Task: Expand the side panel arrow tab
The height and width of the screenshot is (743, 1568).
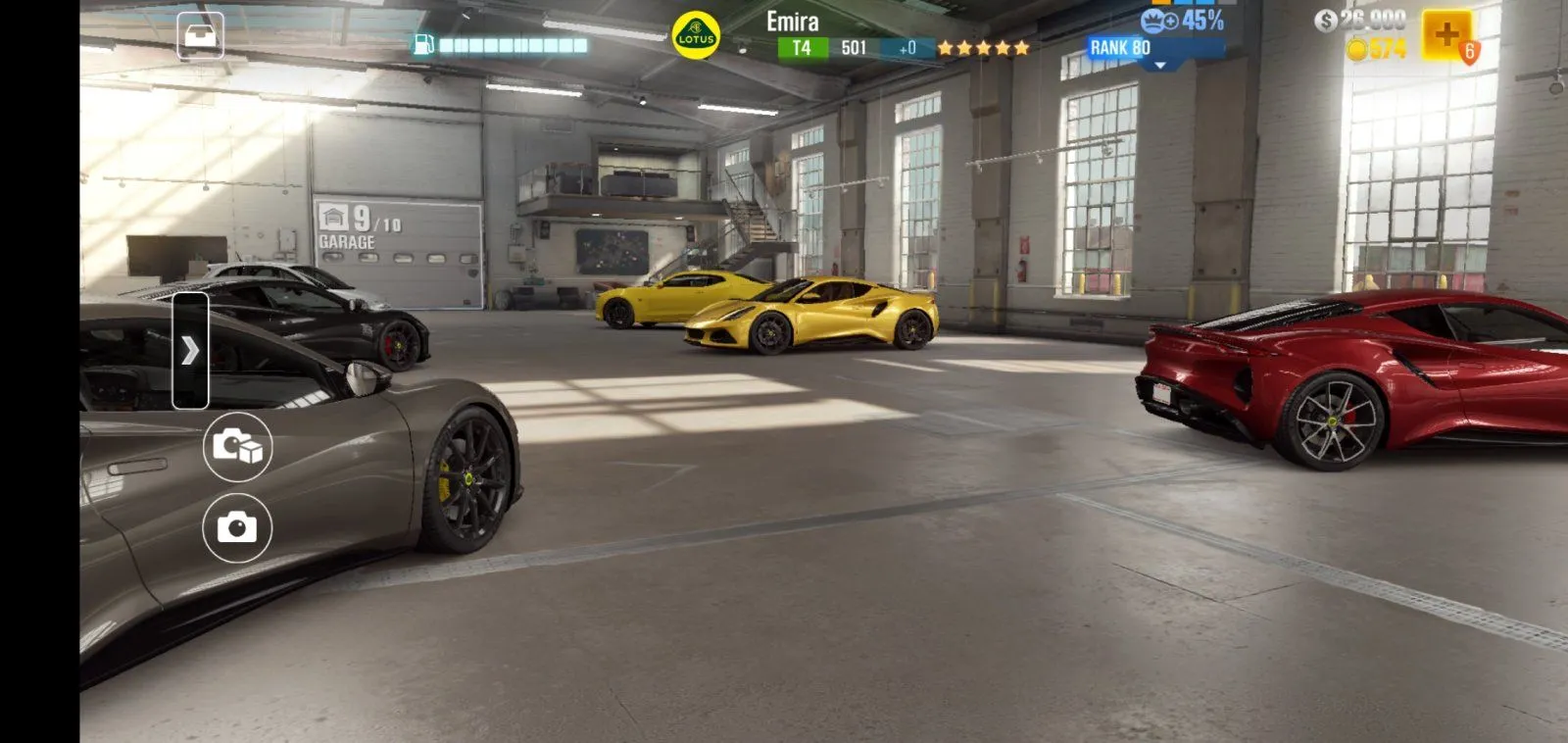Action: (x=190, y=350)
